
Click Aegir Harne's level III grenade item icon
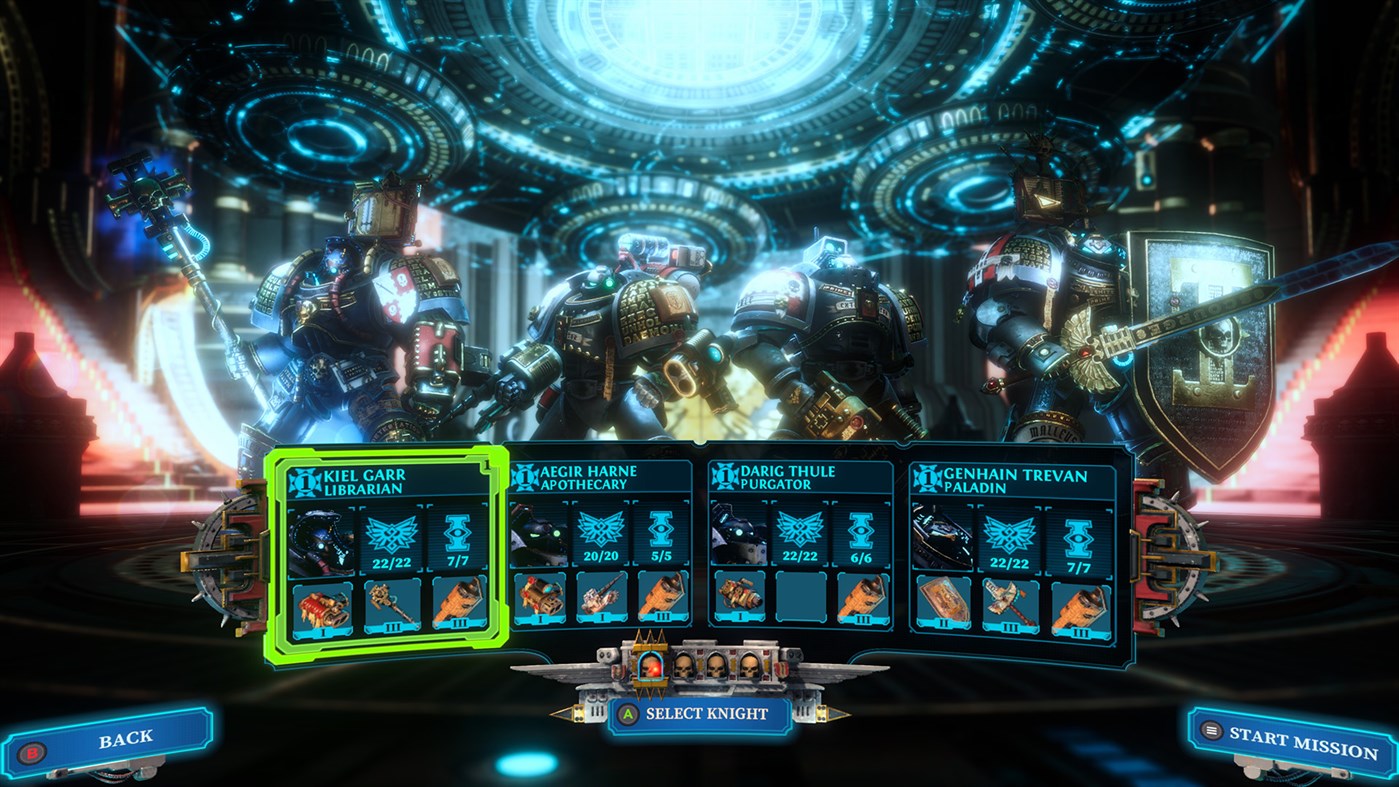[x=662, y=598]
